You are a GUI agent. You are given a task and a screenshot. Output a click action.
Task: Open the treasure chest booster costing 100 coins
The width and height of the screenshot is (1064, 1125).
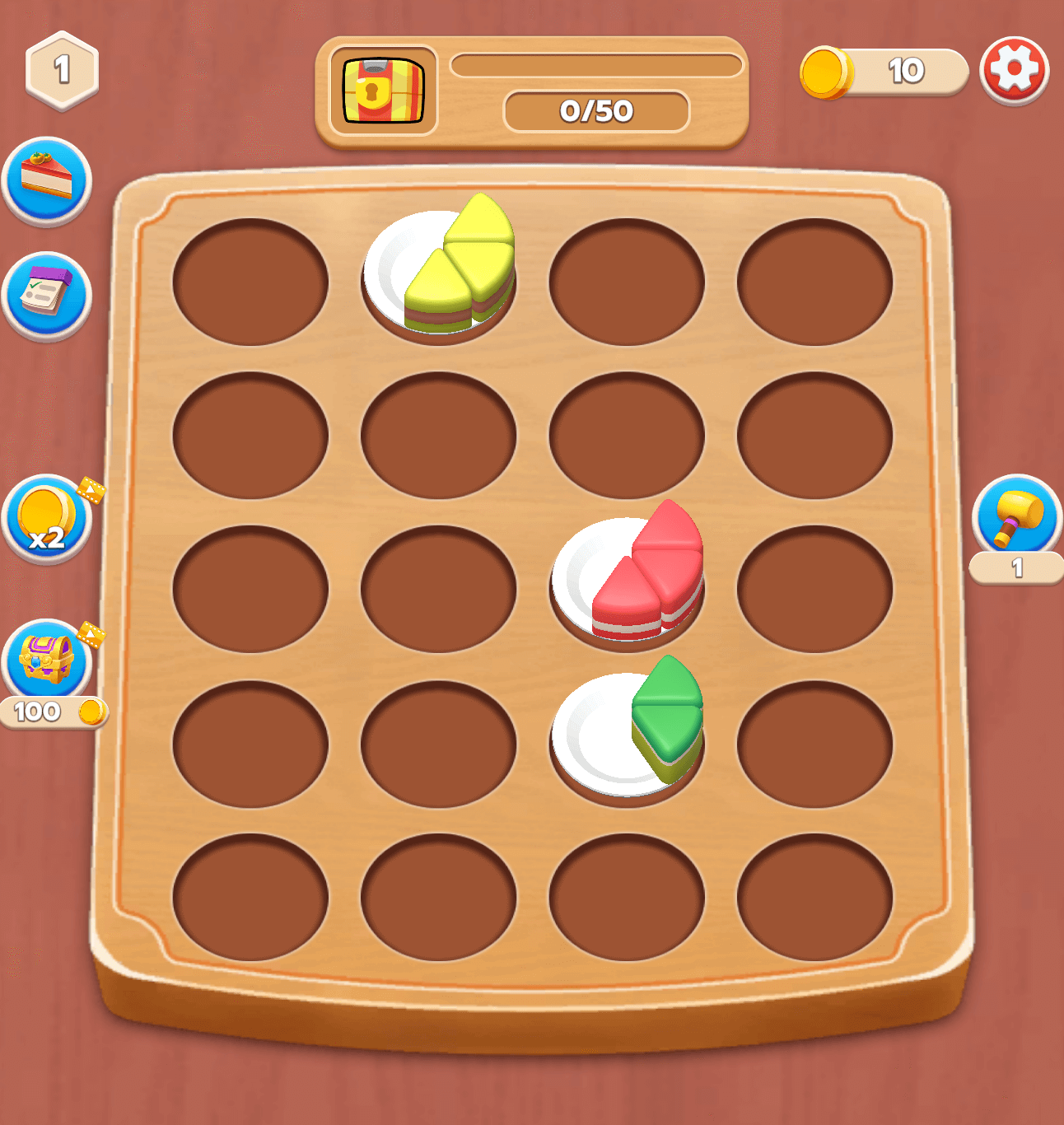point(45,659)
